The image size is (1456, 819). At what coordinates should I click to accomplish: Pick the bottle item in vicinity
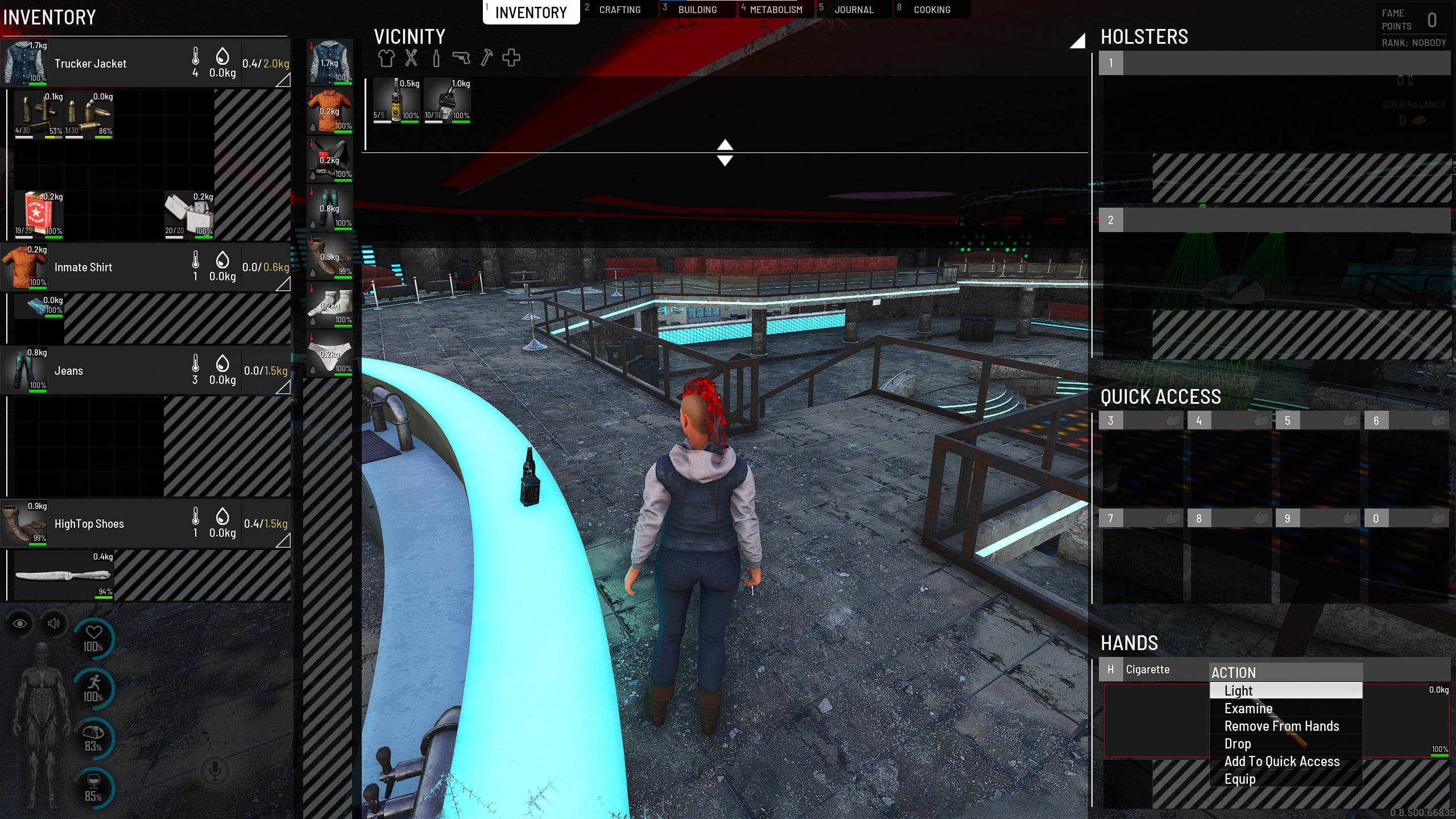[396, 100]
